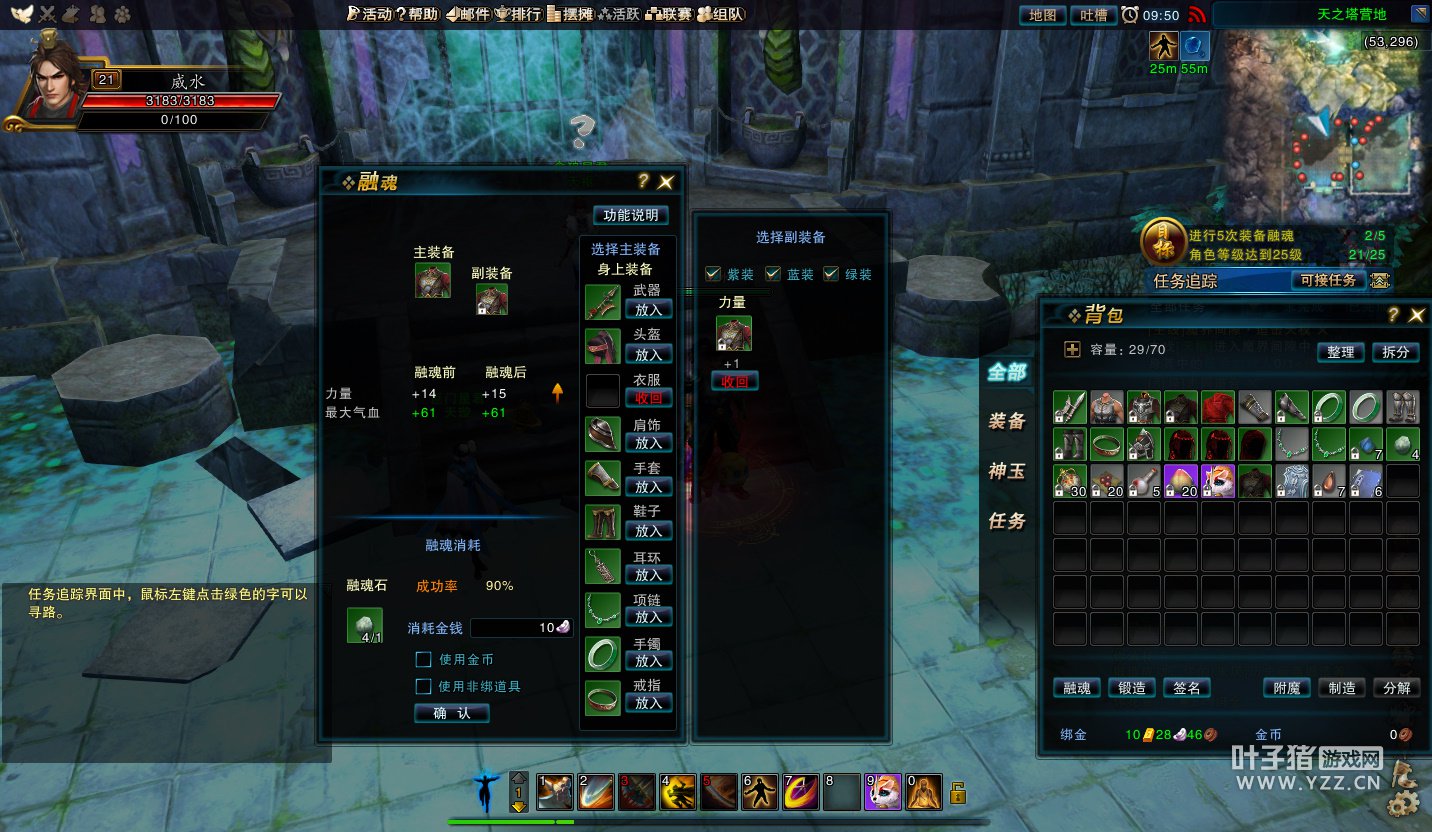Open the 活动 events menu

coord(368,14)
